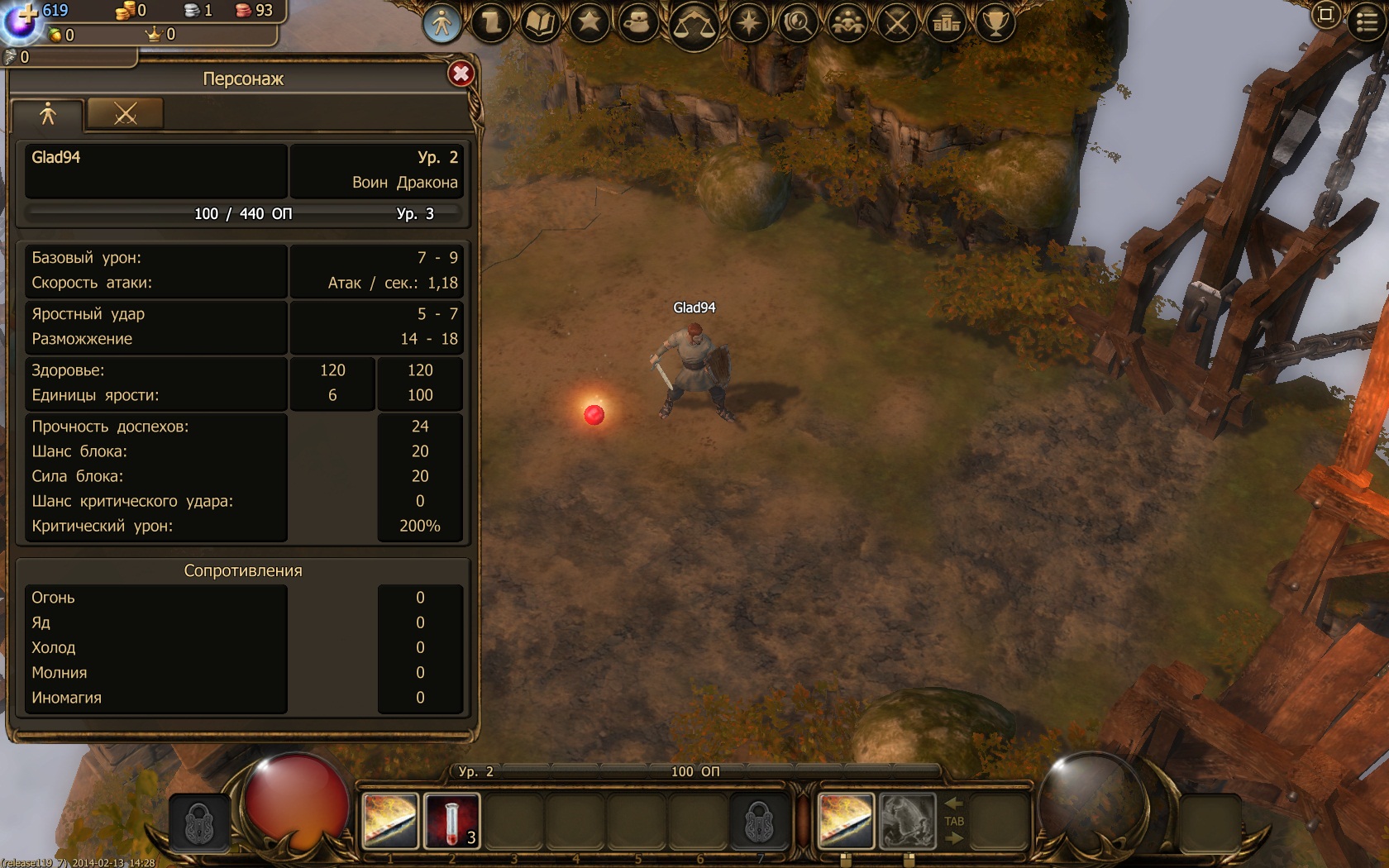Open the open book icon
Image resolution: width=1389 pixels, height=868 pixels.
click(x=541, y=23)
